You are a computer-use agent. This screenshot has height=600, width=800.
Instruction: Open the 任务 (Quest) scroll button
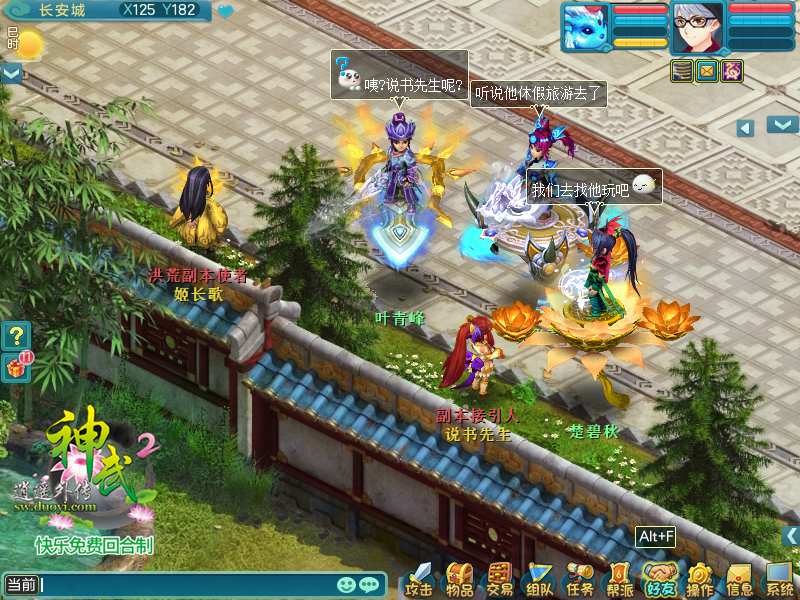(580, 579)
